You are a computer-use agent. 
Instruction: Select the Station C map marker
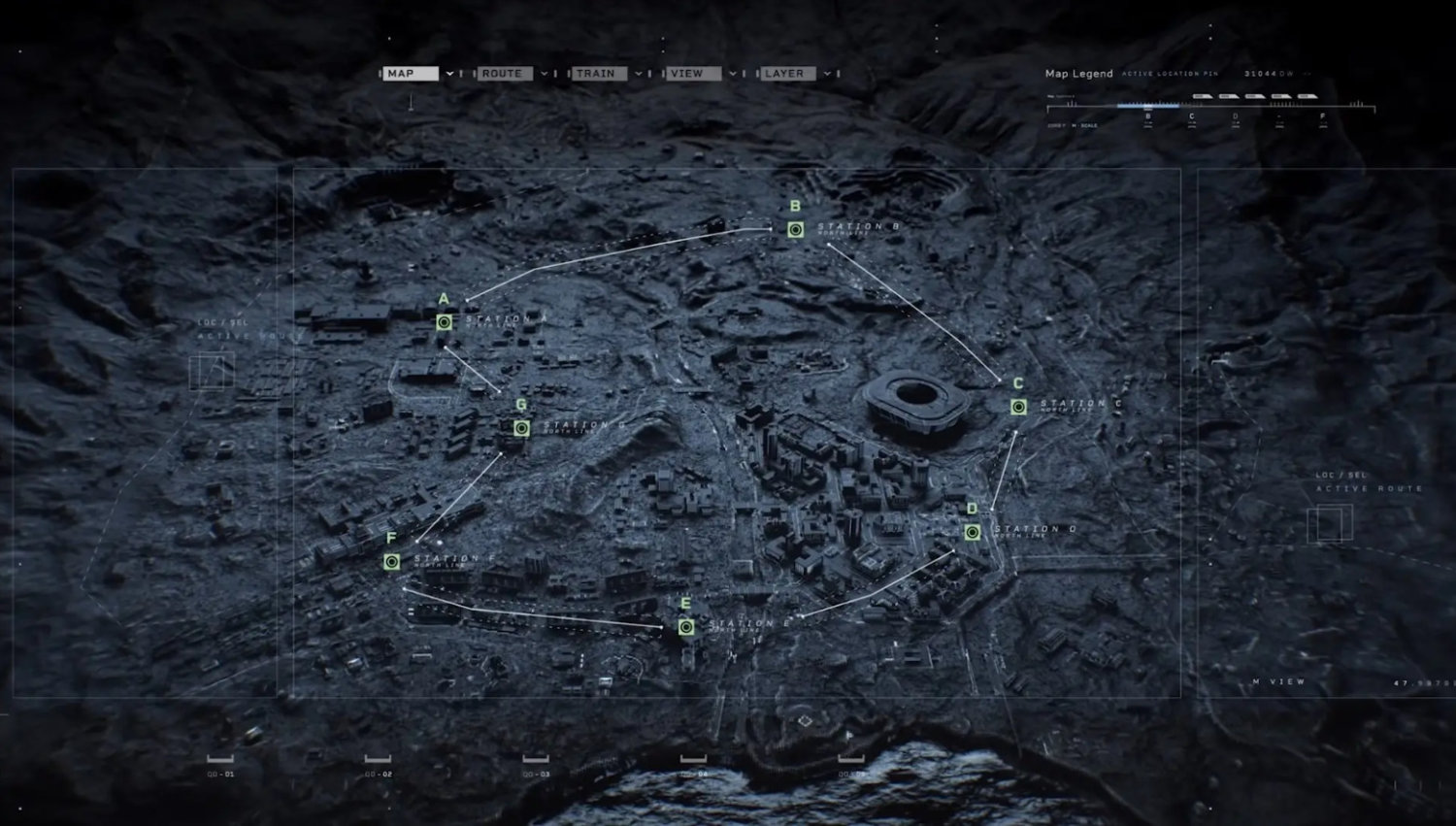tap(1017, 408)
